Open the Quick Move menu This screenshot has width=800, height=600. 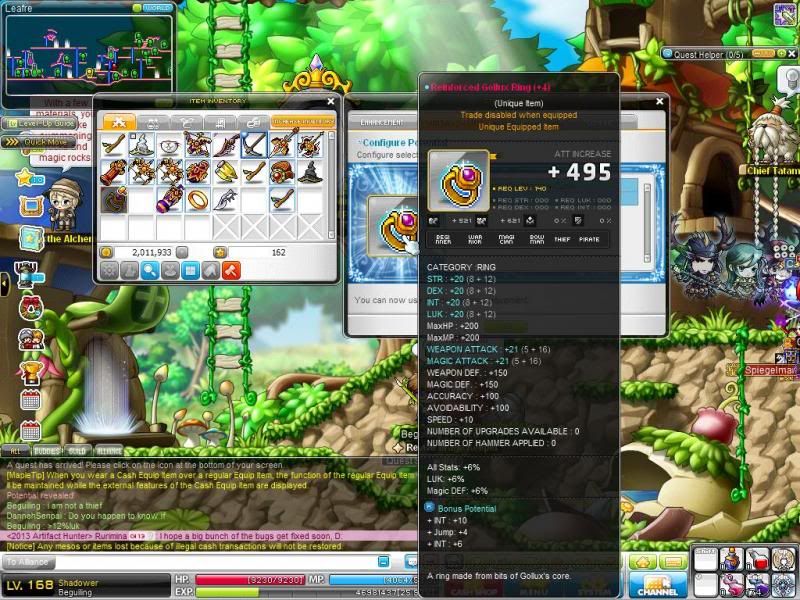click(38, 141)
